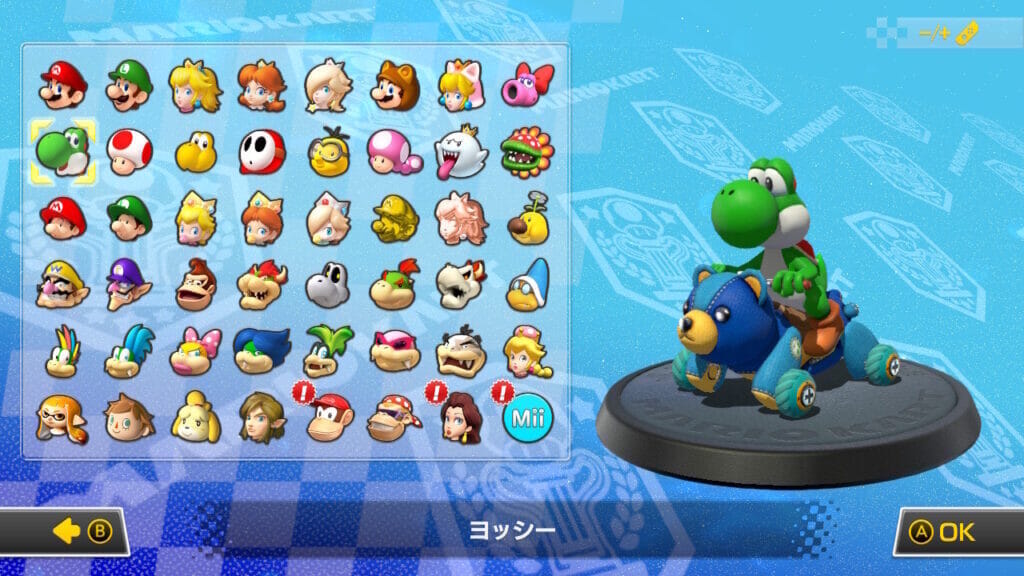Choose Waluigi in the purple cap

click(130, 286)
